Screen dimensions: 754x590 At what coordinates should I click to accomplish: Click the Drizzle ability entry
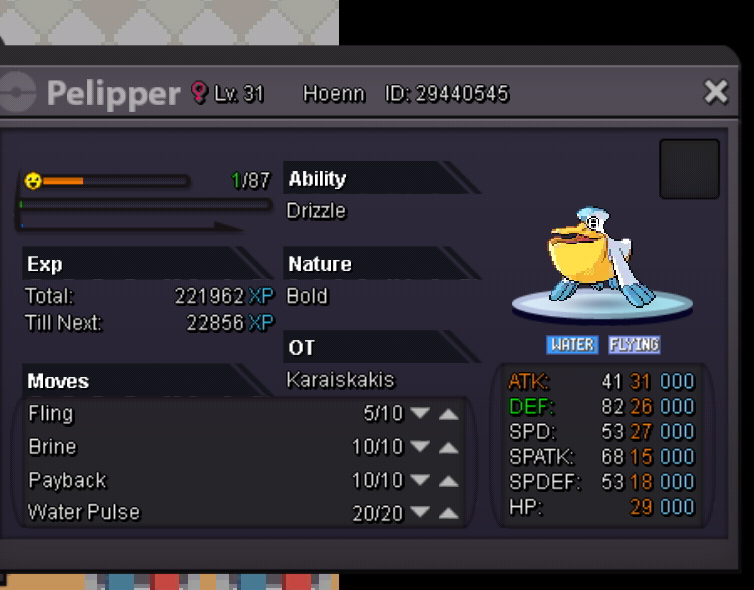point(316,211)
